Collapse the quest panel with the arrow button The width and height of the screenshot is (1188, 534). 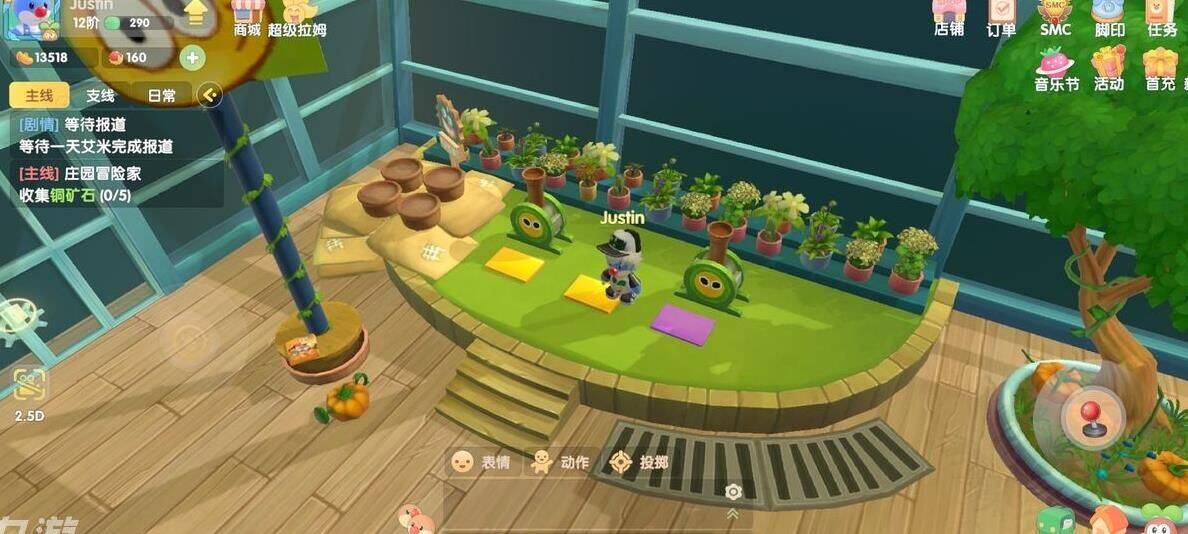pyautogui.click(x=209, y=95)
